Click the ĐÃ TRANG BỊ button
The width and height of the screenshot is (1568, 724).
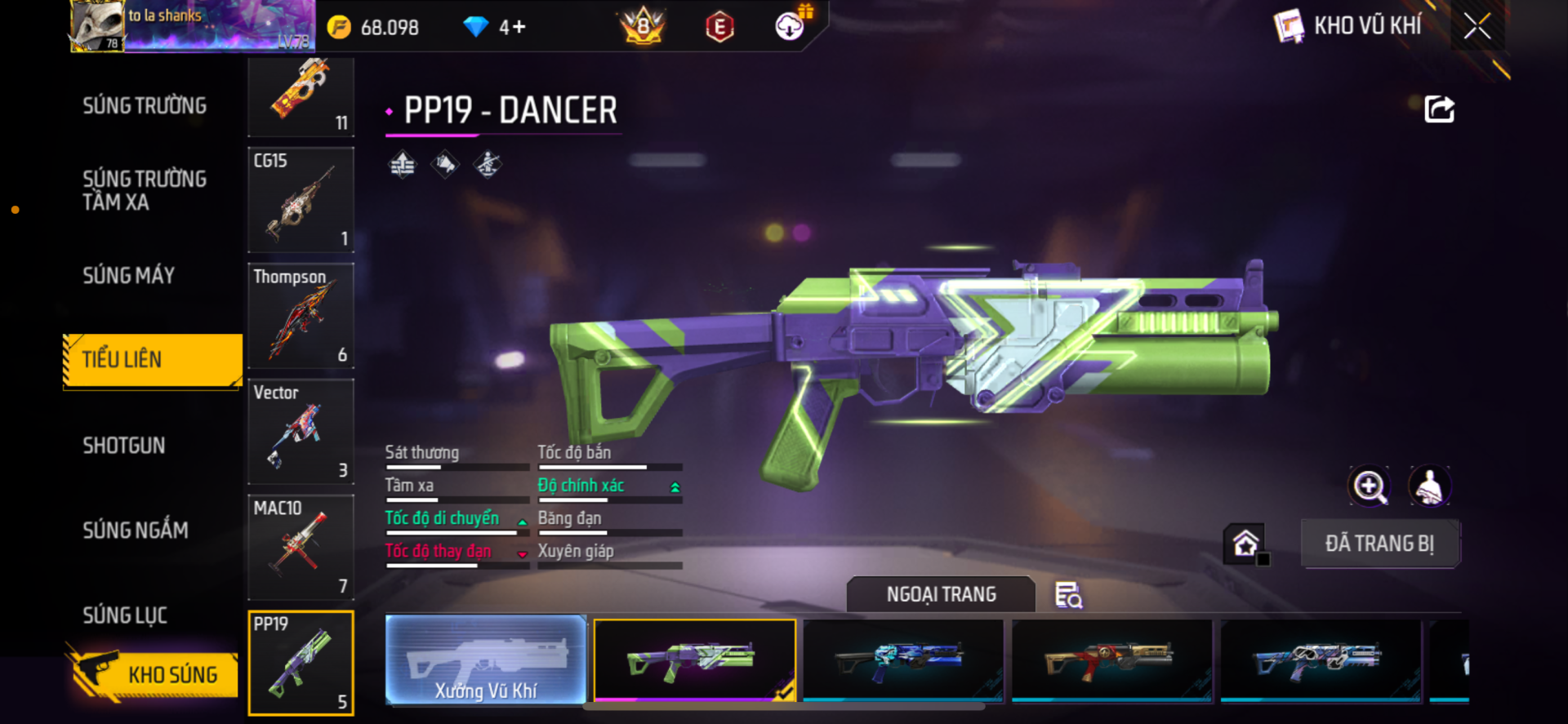[1379, 544]
